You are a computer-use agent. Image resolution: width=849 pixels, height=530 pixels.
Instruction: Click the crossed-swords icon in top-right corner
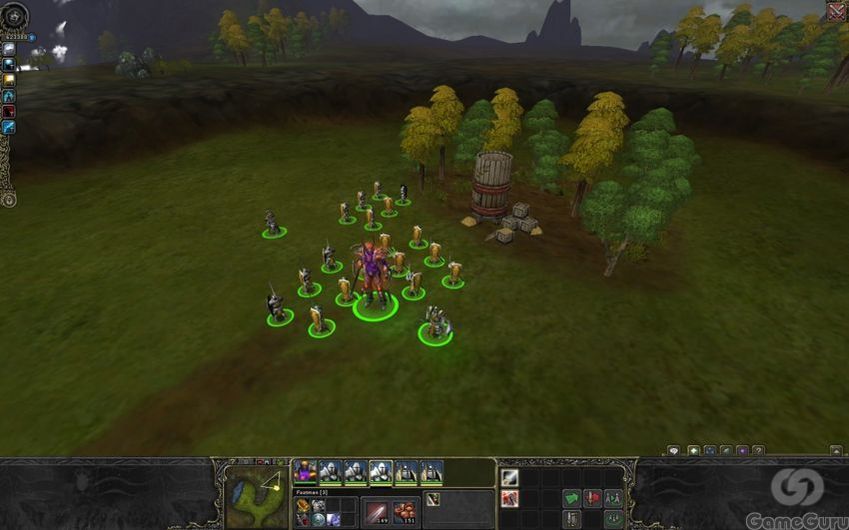click(x=836, y=11)
